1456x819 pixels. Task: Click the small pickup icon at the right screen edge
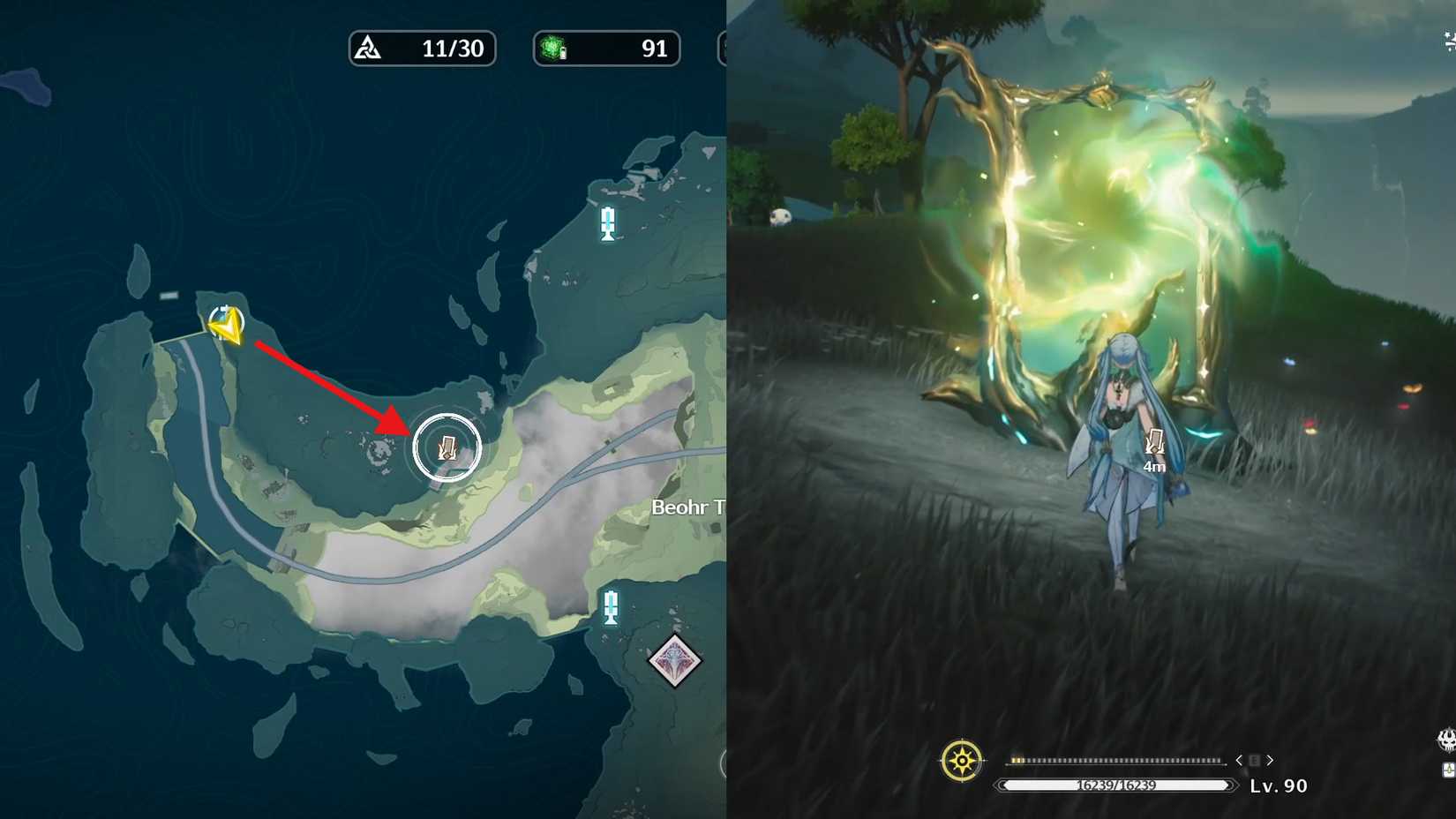point(1449,770)
